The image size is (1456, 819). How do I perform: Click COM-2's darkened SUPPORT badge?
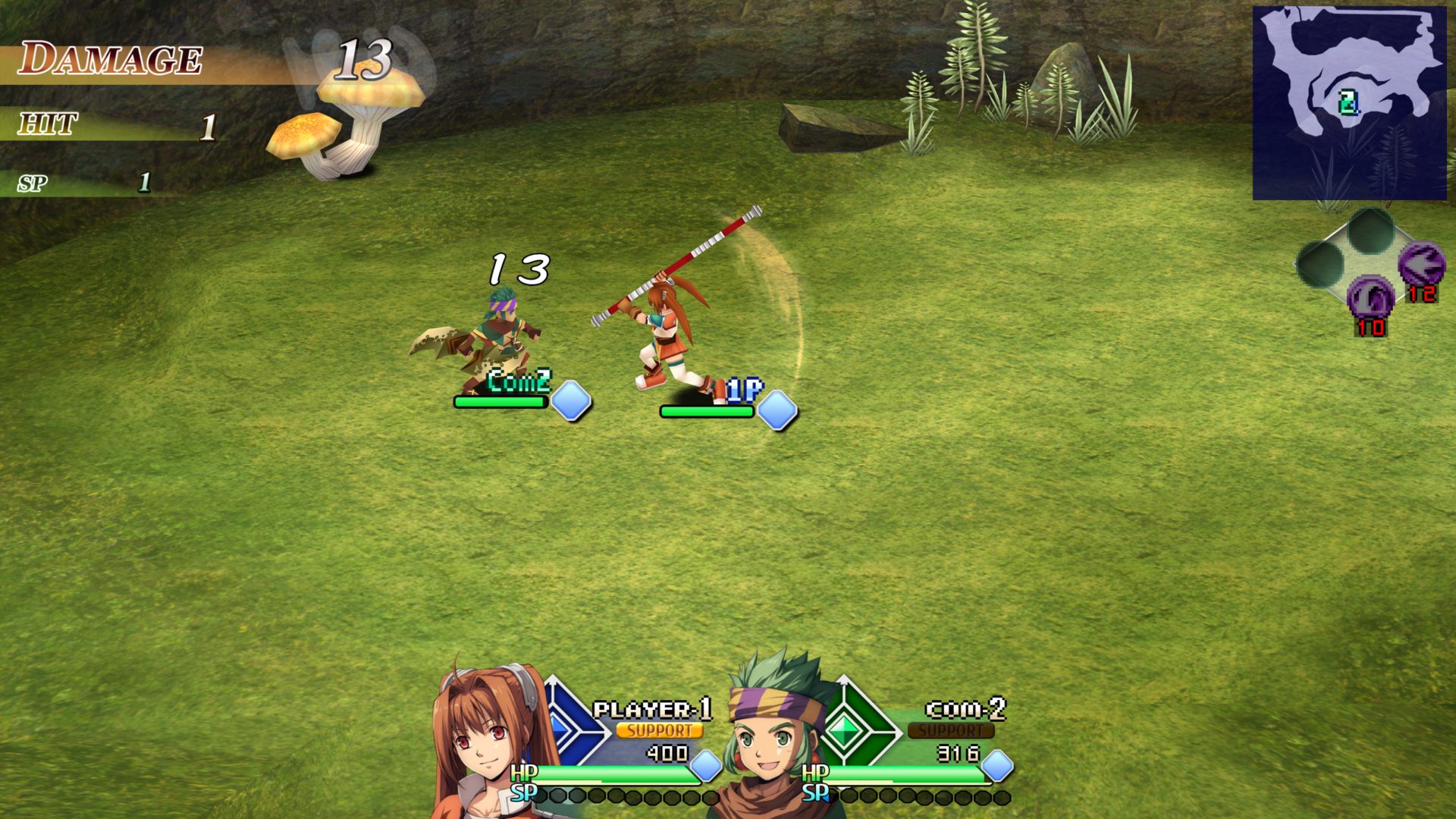click(950, 730)
